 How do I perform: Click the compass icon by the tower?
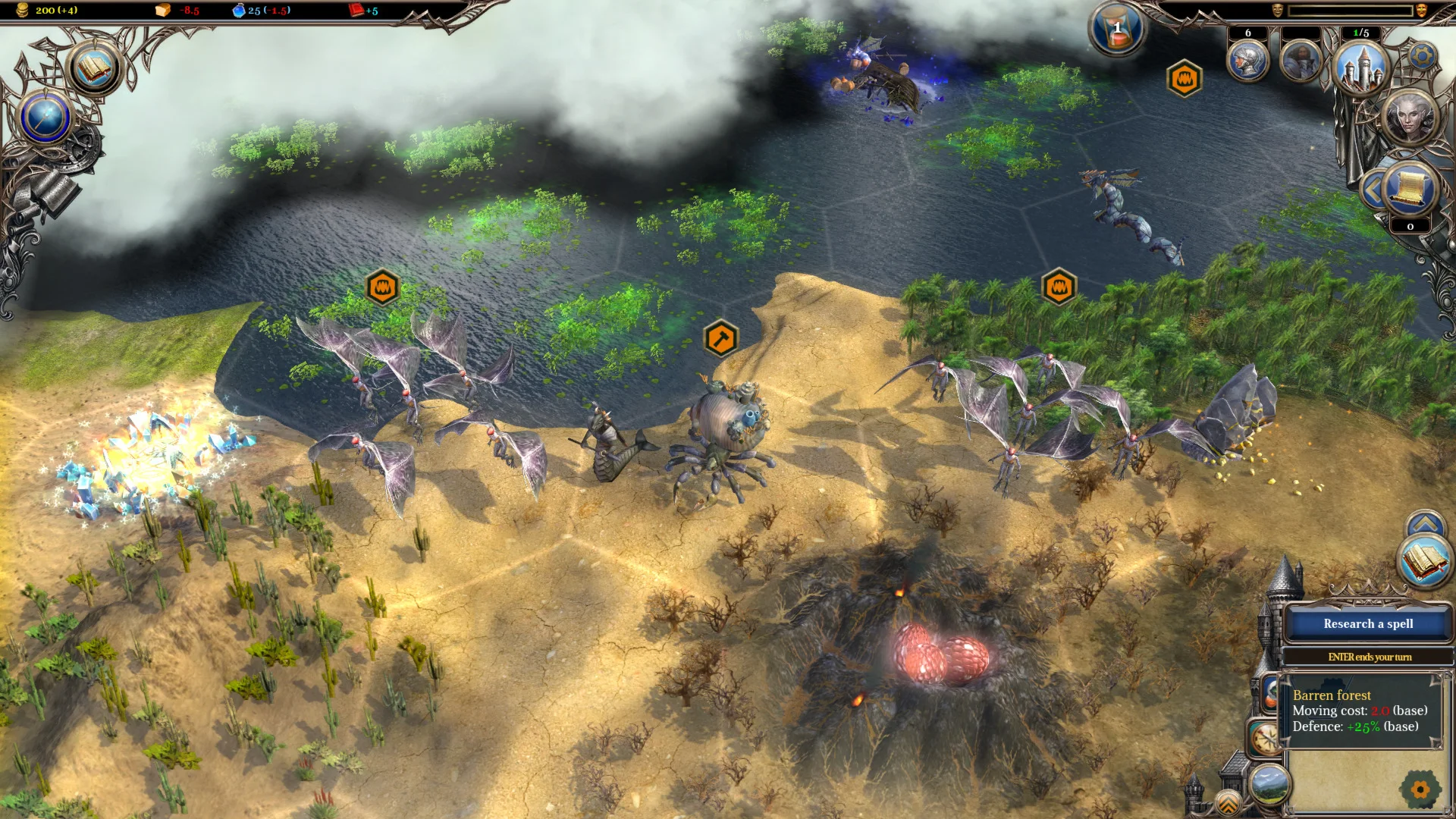(x=1265, y=738)
